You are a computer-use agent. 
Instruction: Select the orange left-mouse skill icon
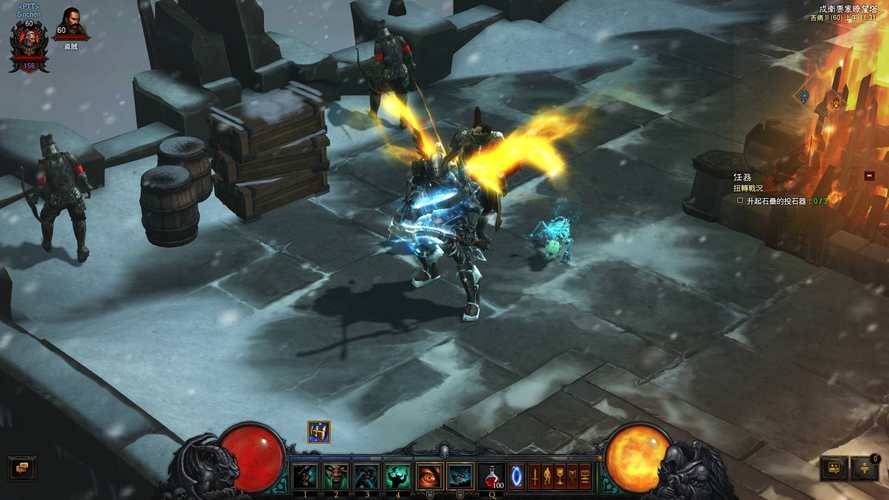429,475
